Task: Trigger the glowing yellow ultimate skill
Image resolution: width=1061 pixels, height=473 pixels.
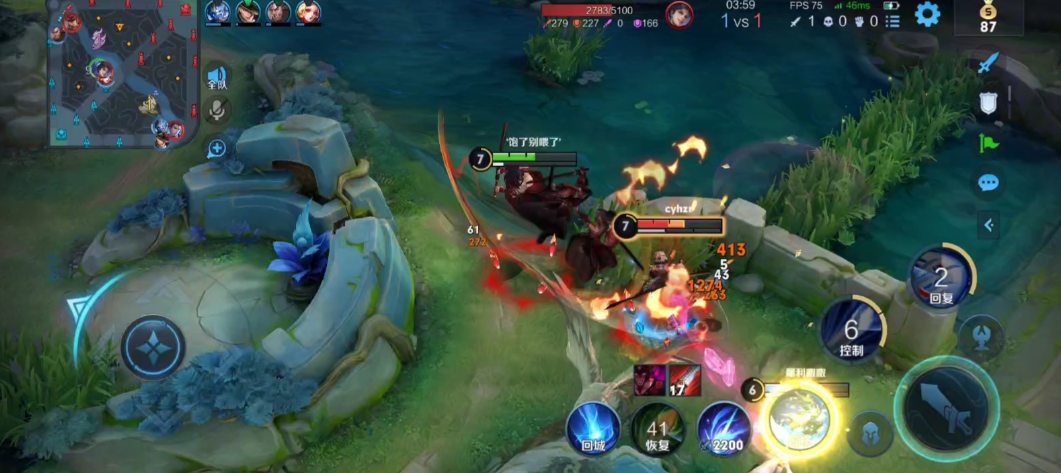Action: pyautogui.click(x=798, y=418)
